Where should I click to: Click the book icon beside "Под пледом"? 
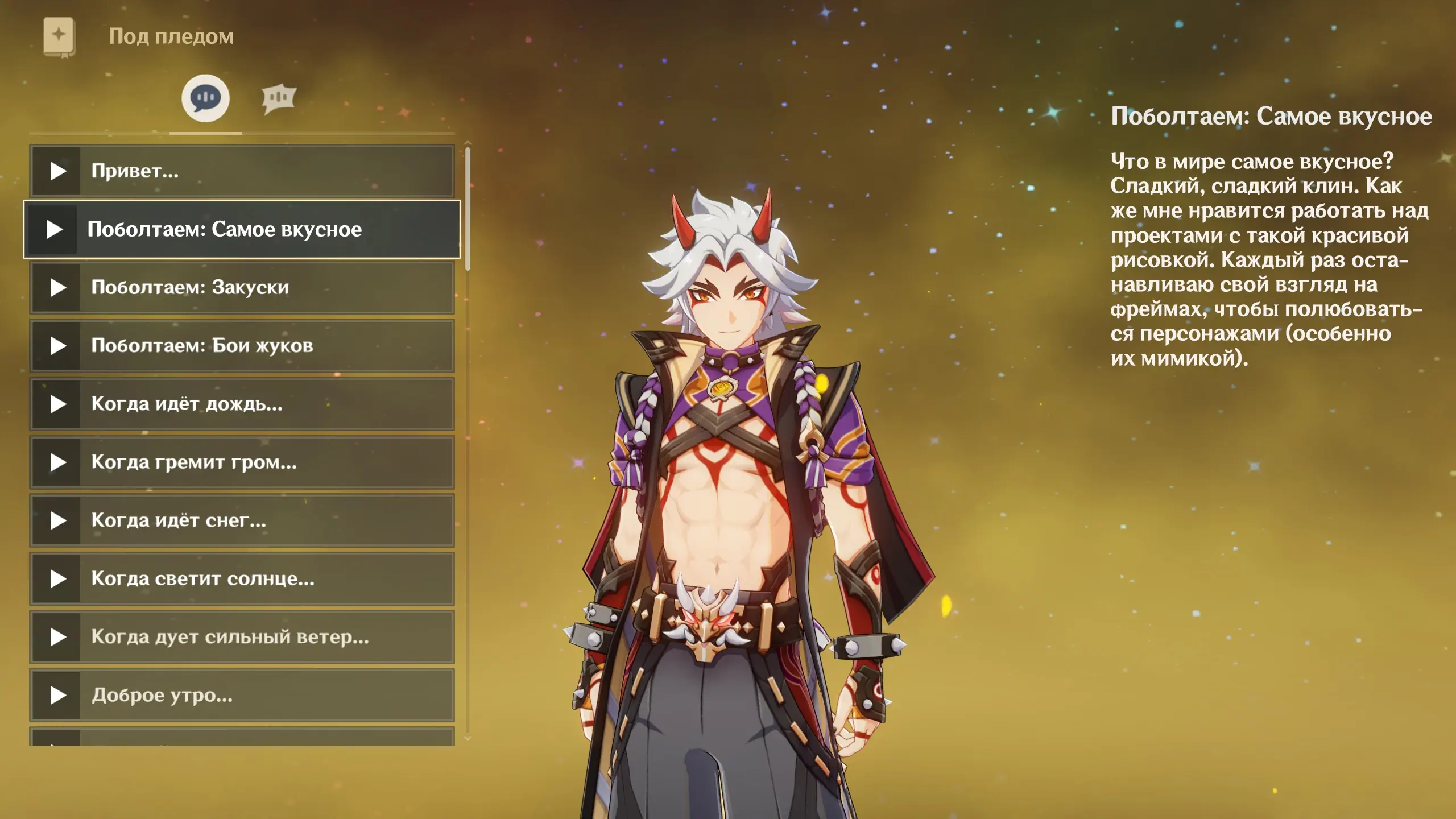click(x=59, y=37)
